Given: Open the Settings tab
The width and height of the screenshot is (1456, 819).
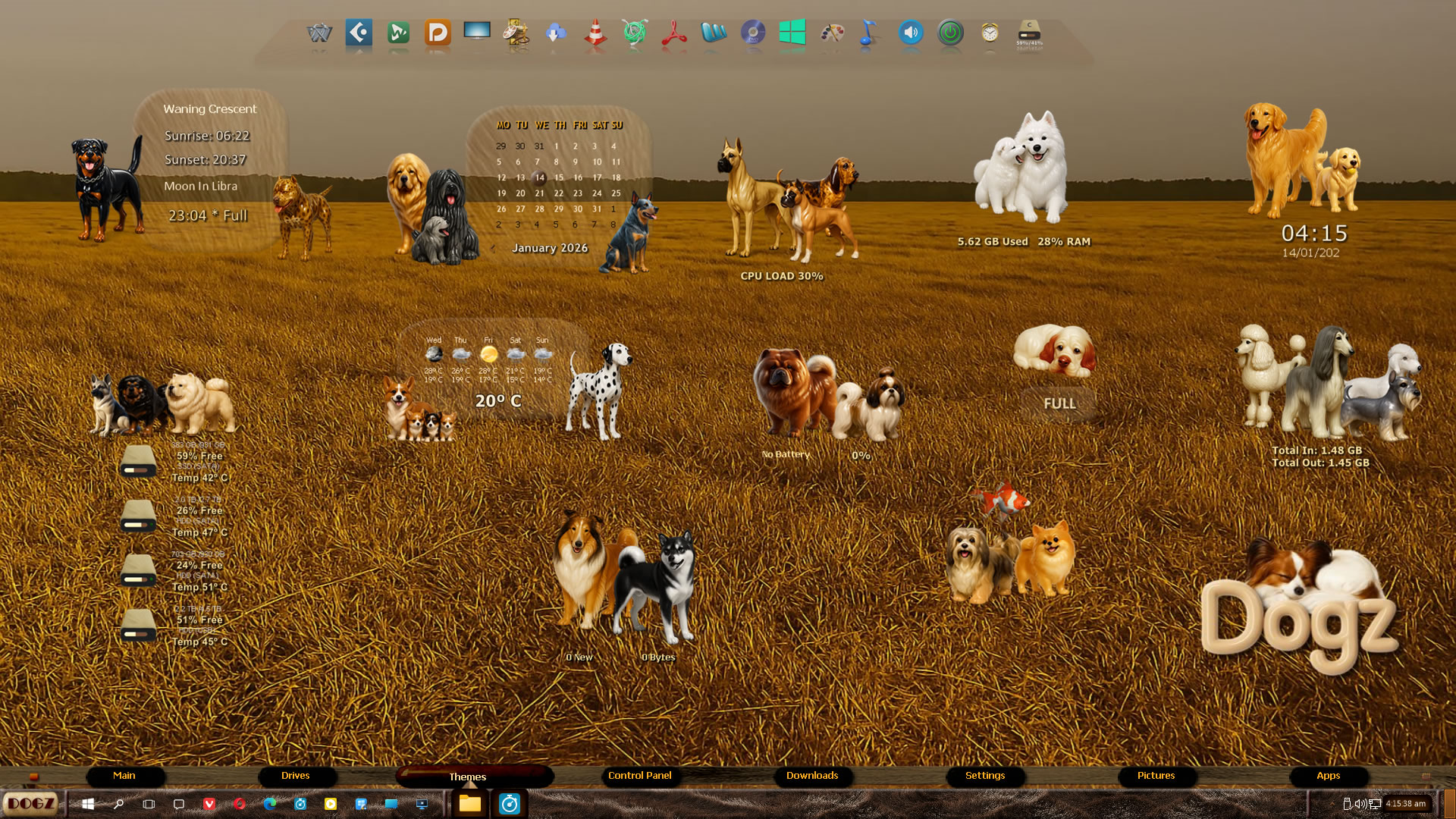Looking at the screenshot, I should pos(984,776).
